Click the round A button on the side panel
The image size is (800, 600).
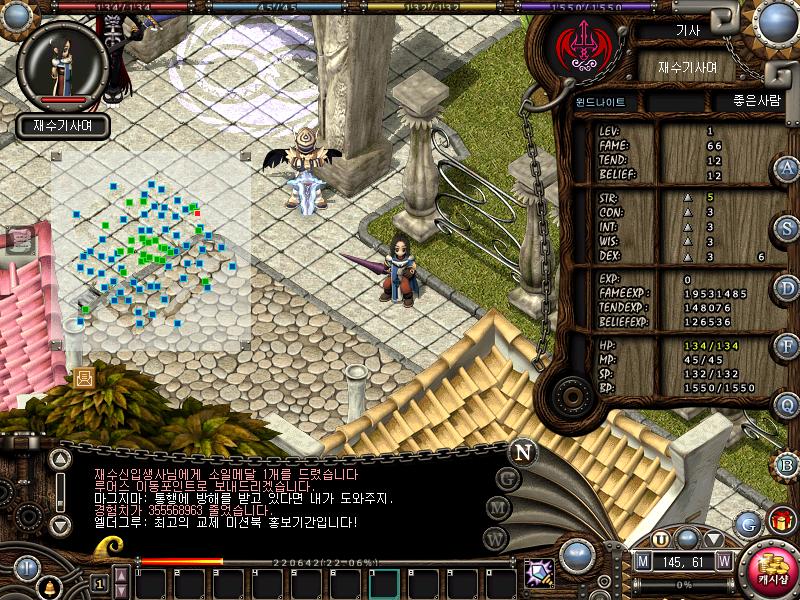click(x=787, y=169)
